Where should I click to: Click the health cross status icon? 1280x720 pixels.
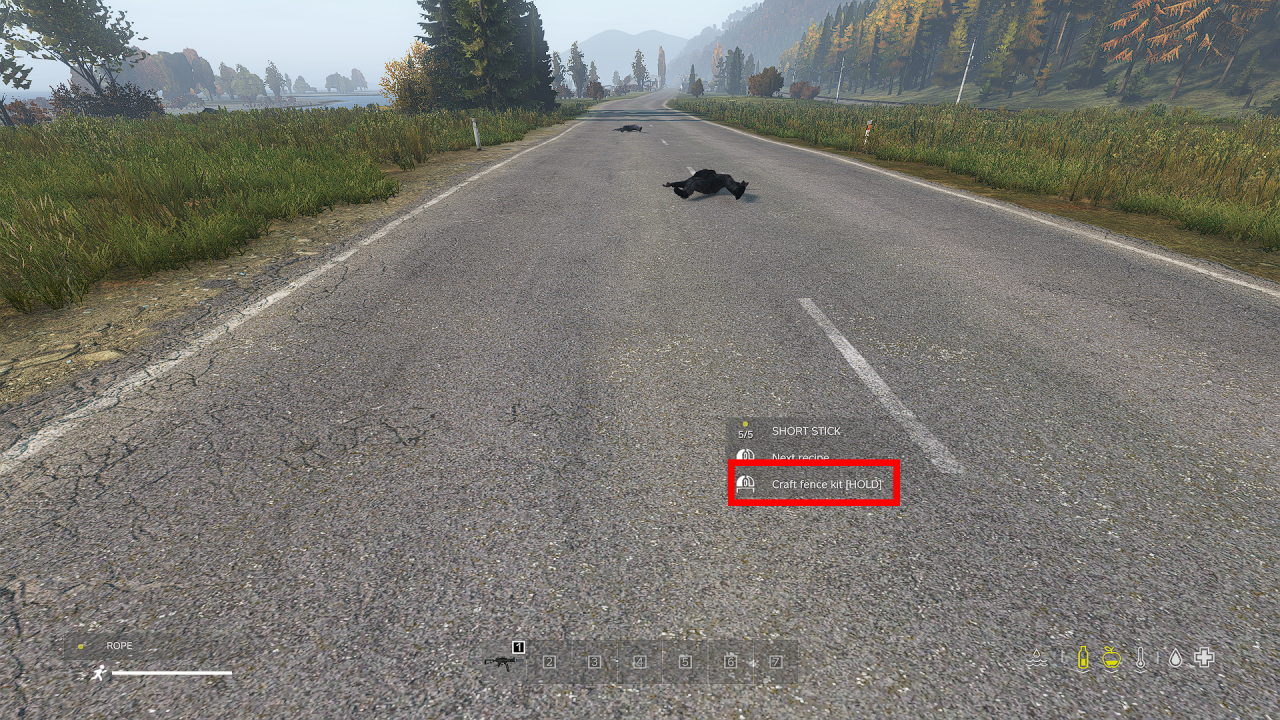(1203, 657)
